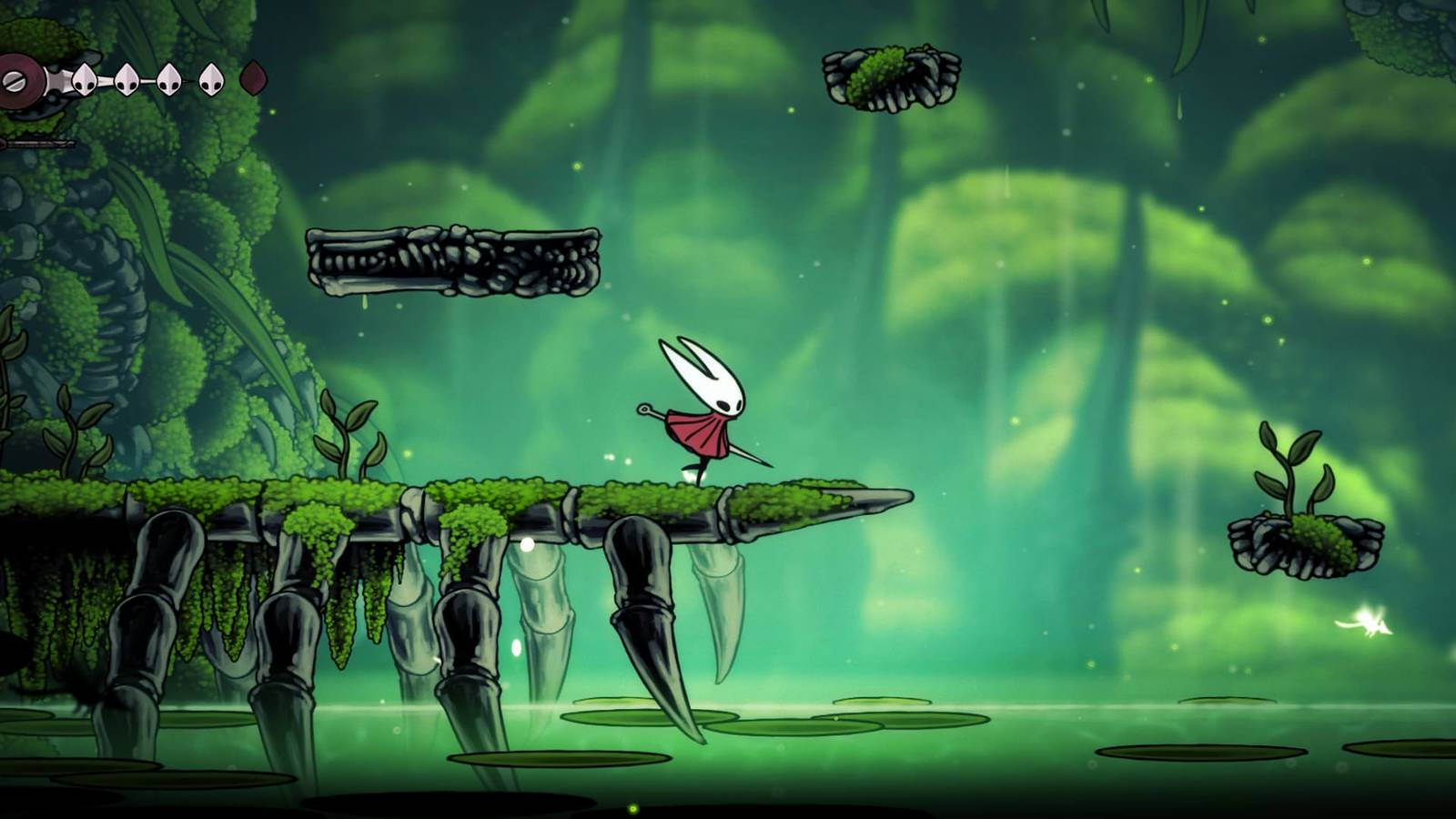This screenshot has width=1456, height=819.
Task: Toggle the white orb on the ledge
Action: coord(525,543)
